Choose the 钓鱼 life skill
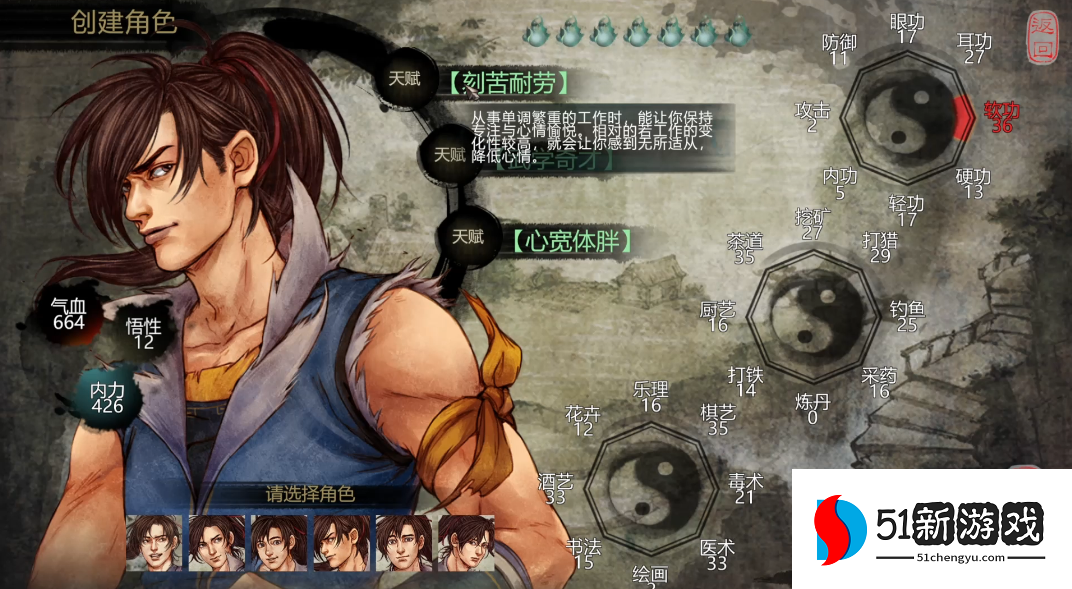Viewport: 1072px width, 589px height. click(x=907, y=316)
